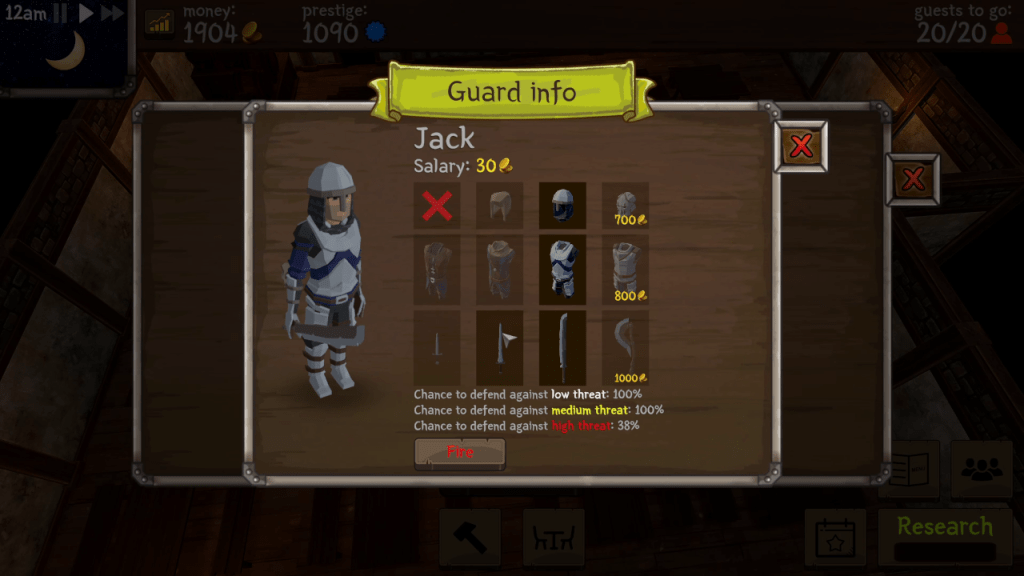Buy the 800 gold chest armor

625,270
